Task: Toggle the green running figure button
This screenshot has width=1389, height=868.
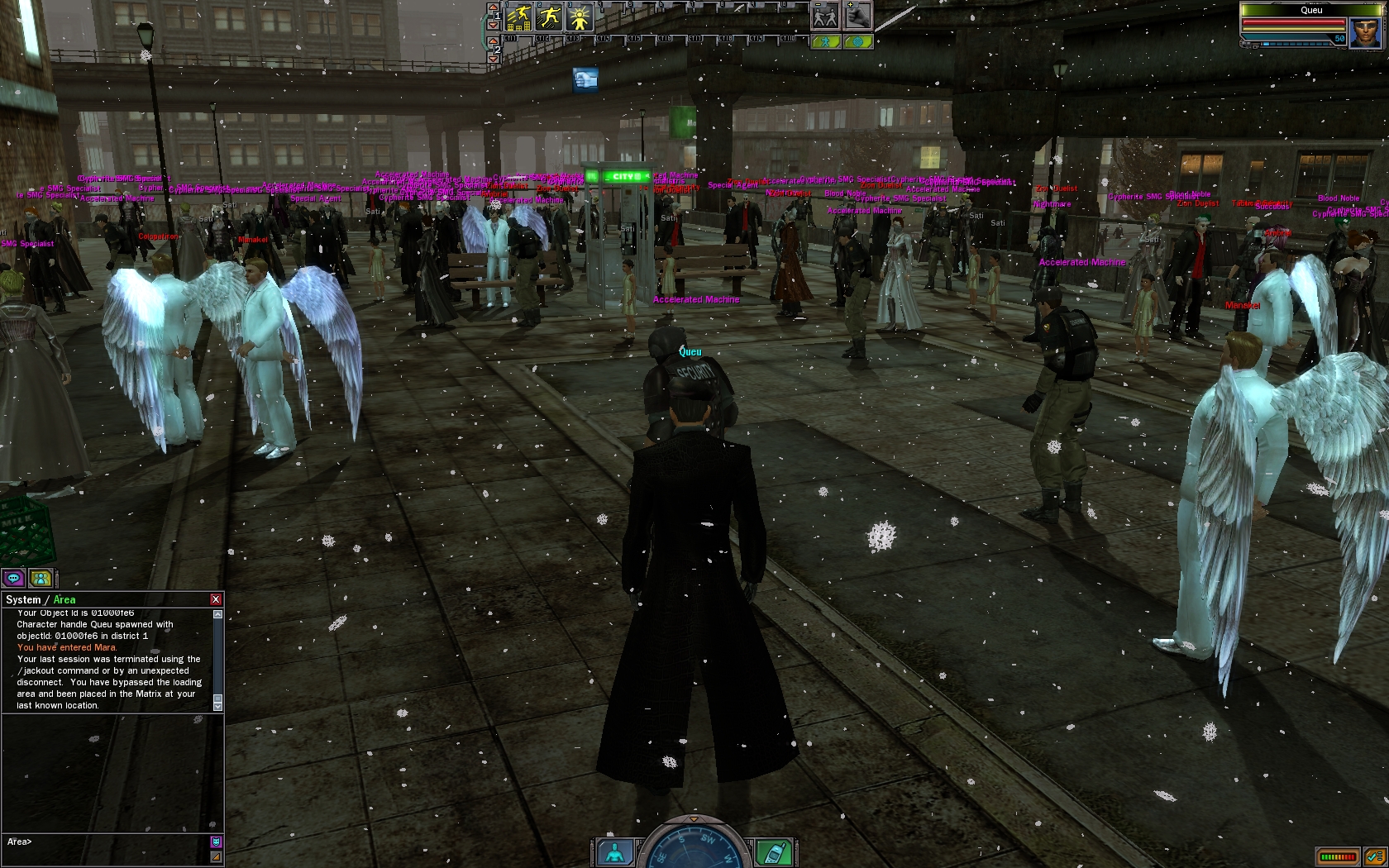Action: pyautogui.click(x=825, y=41)
